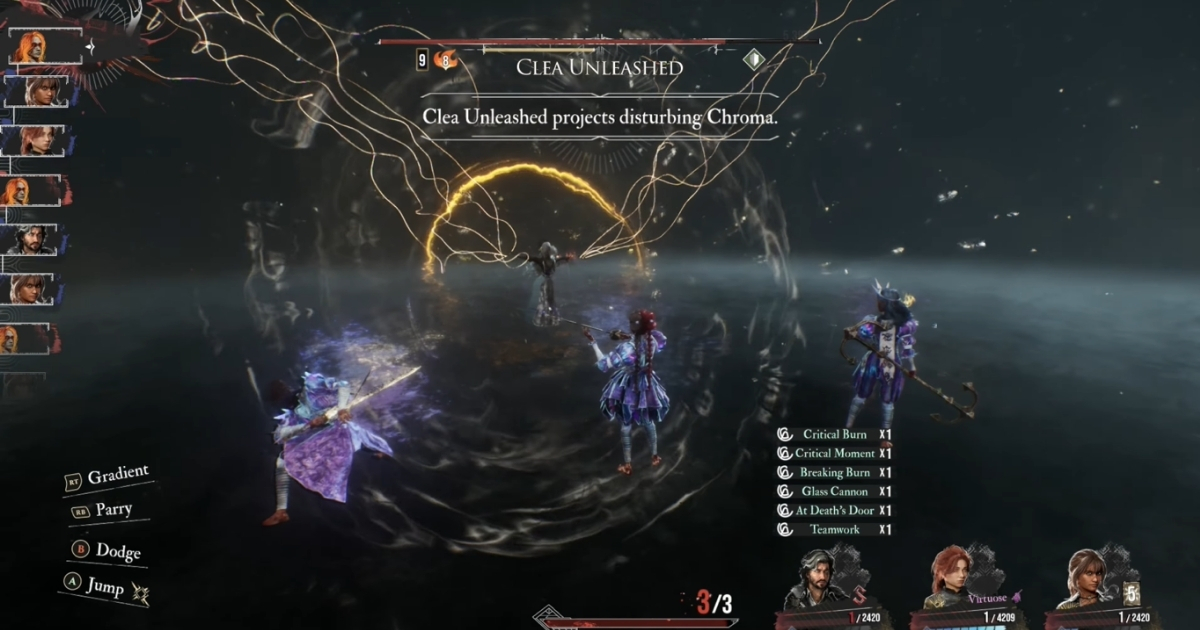Click the Glass Cannon picto entry

pyautogui.click(x=834, y=492)
